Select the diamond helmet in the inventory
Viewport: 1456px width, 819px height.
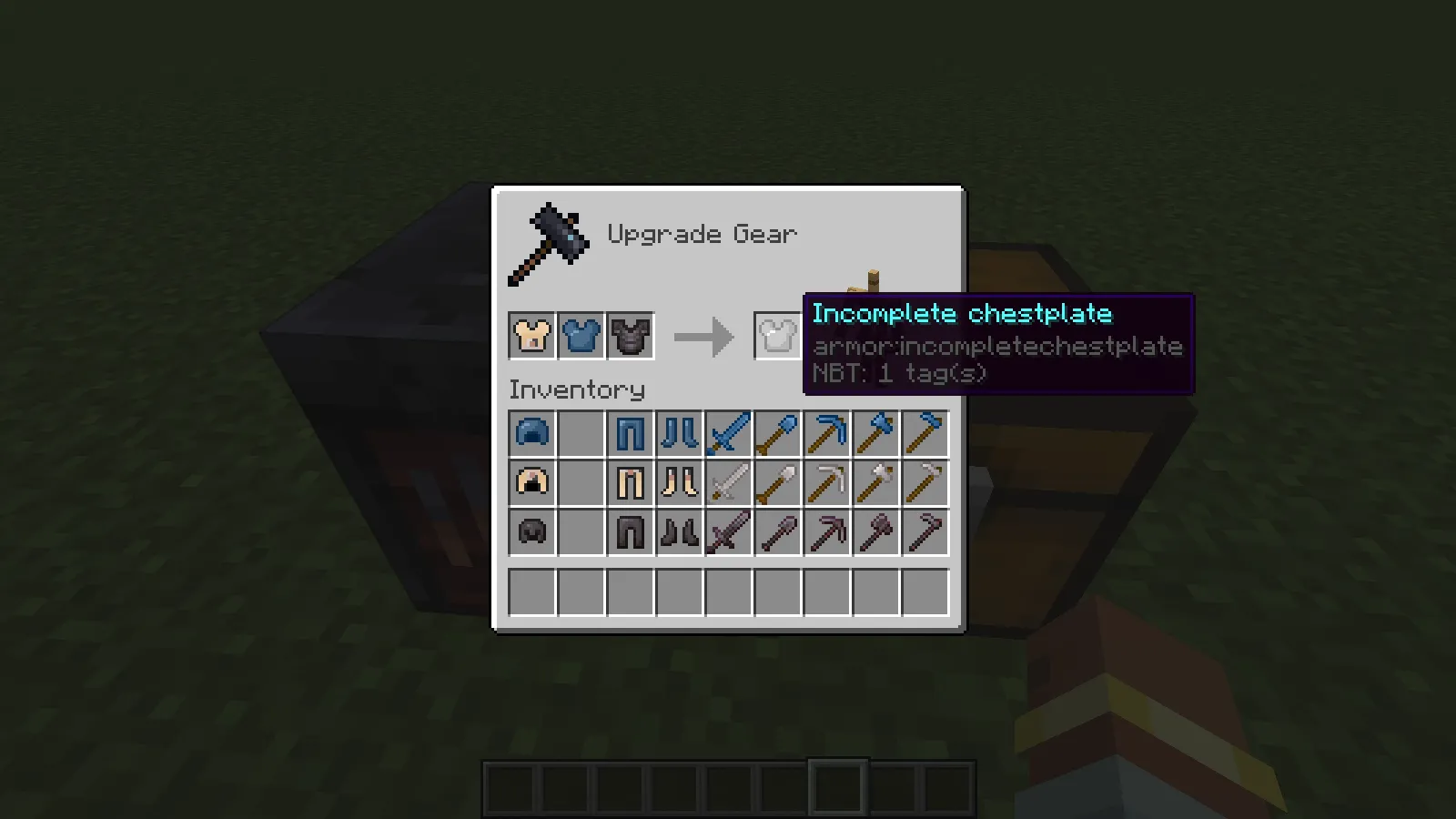coord(532,433)
